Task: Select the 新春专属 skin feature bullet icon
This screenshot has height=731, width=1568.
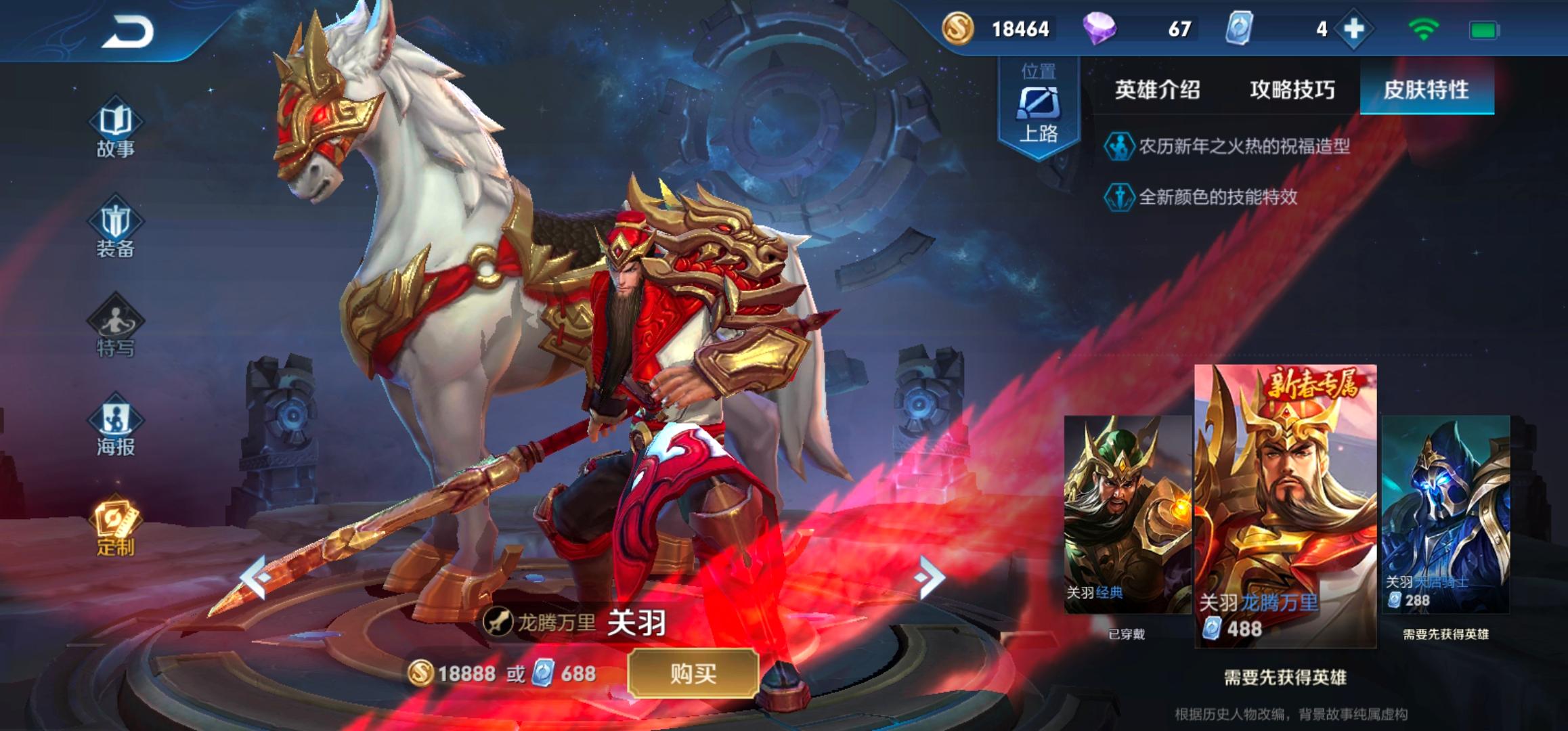Action: pyautogui.click(x=1119, y=144)
